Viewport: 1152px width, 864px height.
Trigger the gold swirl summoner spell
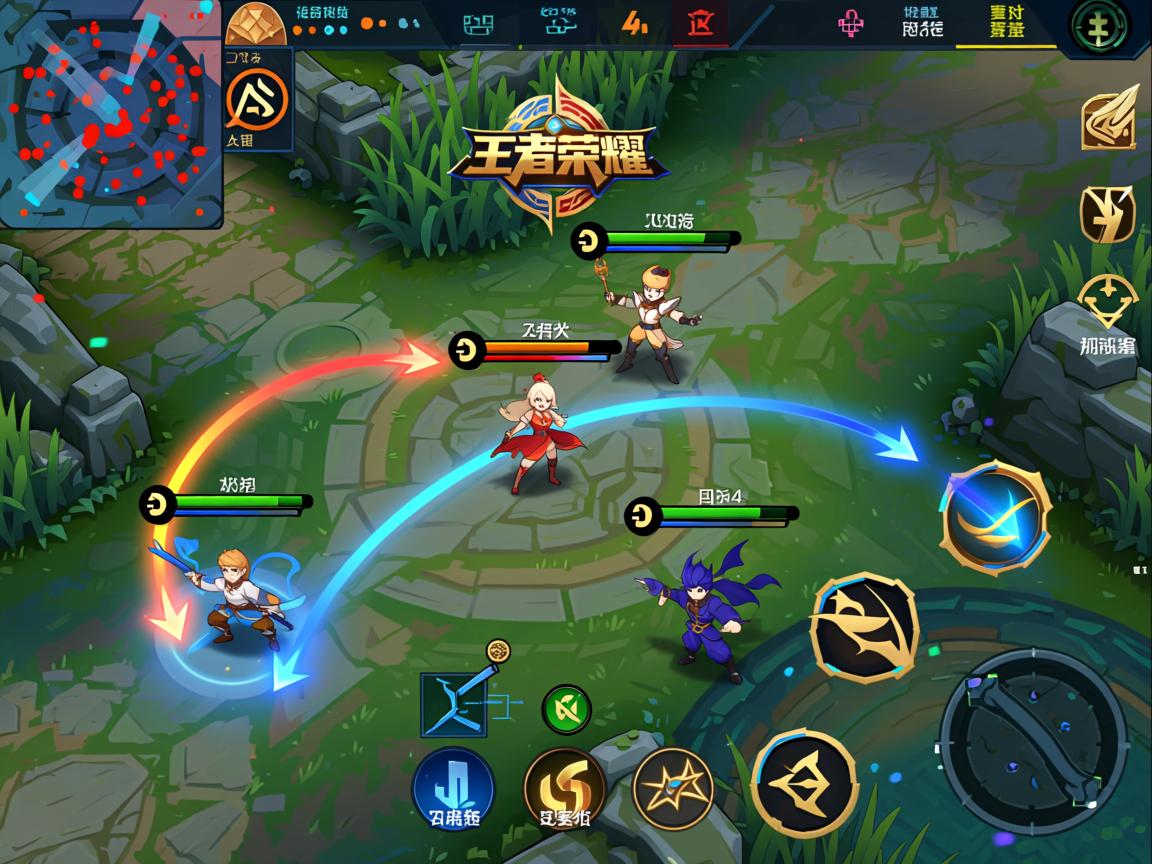(565, 786)
